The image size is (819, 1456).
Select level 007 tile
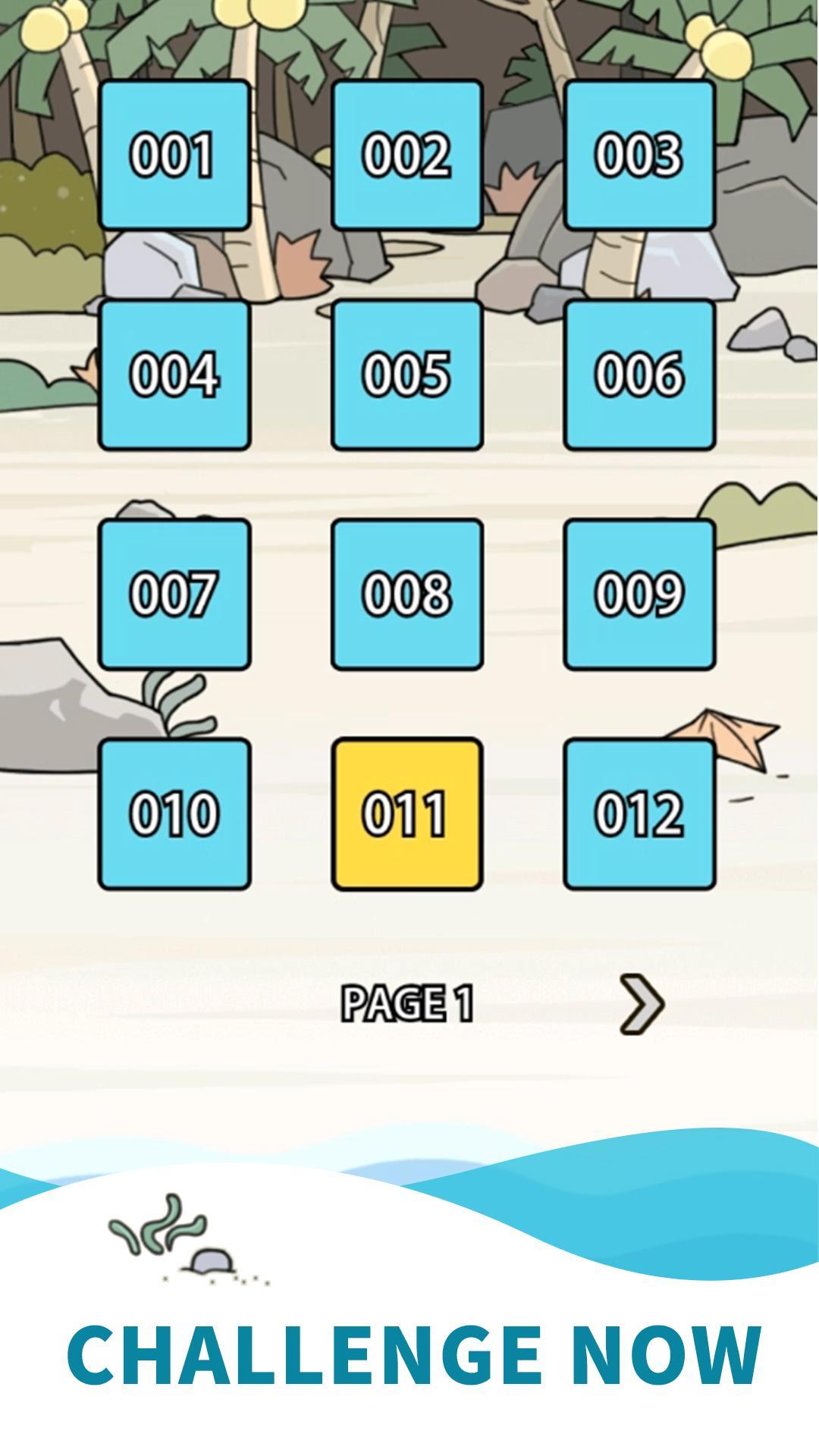pos(174,594)
